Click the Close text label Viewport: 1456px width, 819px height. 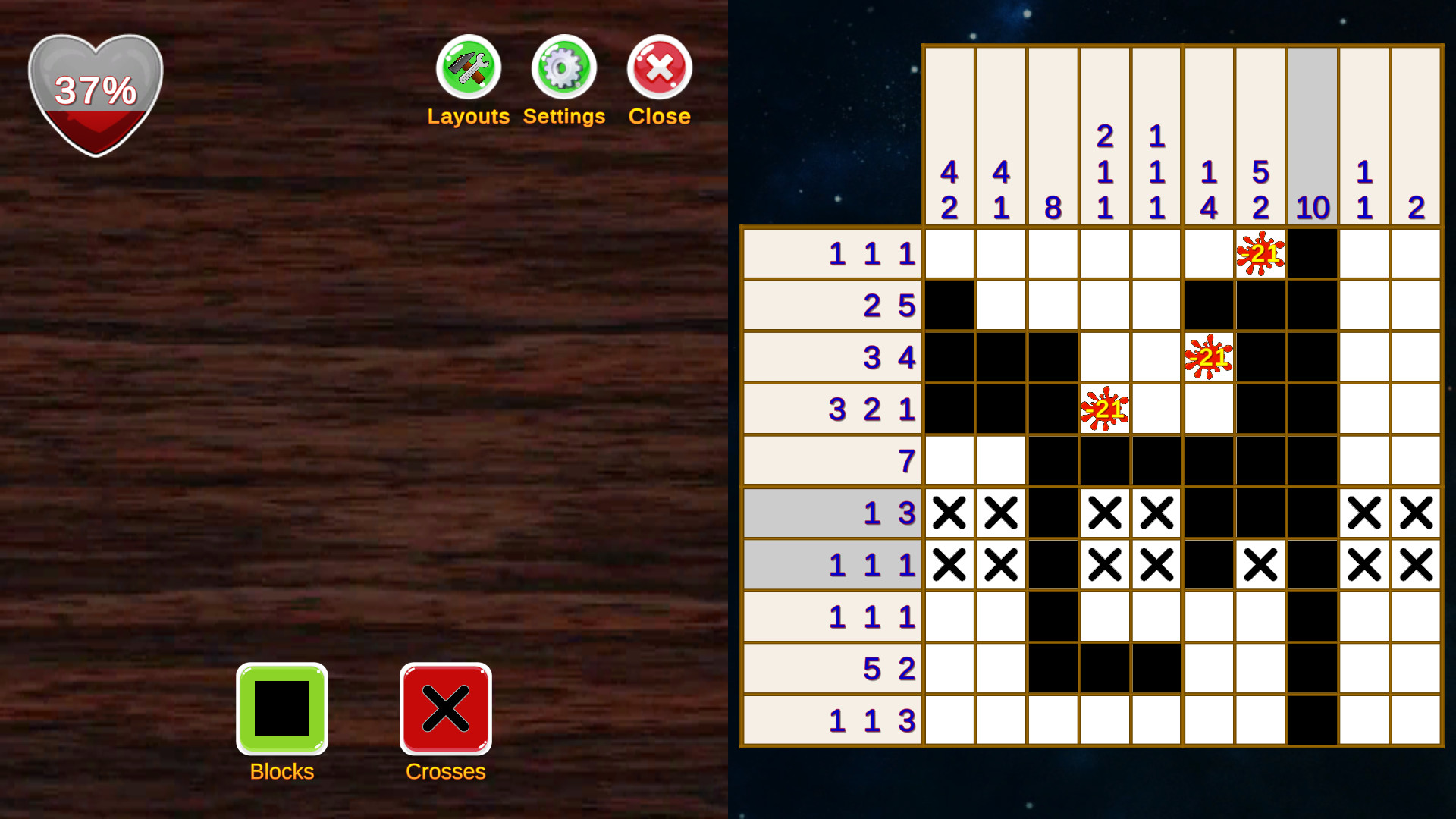tap(658, 116)
